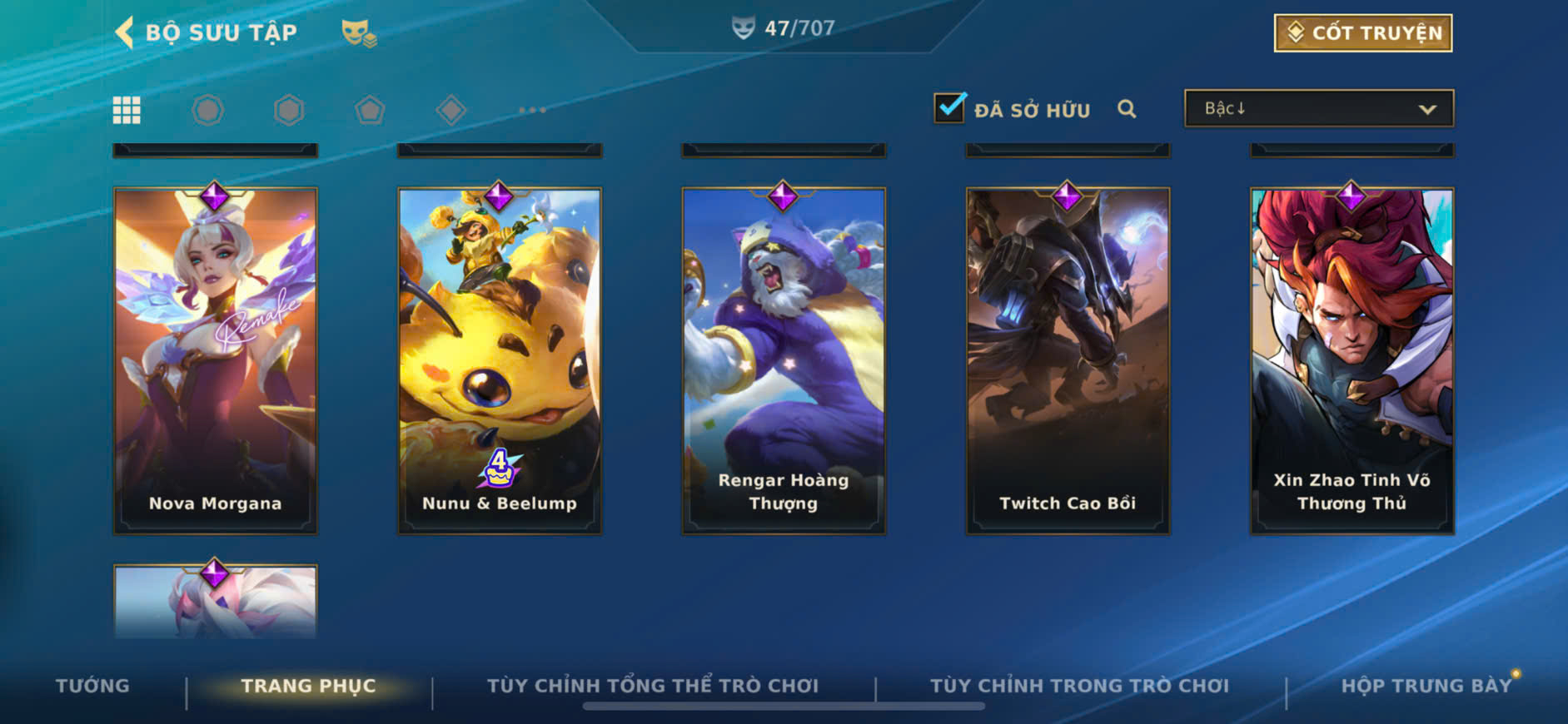Open the Rengar Hoàng Thượng skin card
1568x724 pixels.
click(x=784, y=360)
